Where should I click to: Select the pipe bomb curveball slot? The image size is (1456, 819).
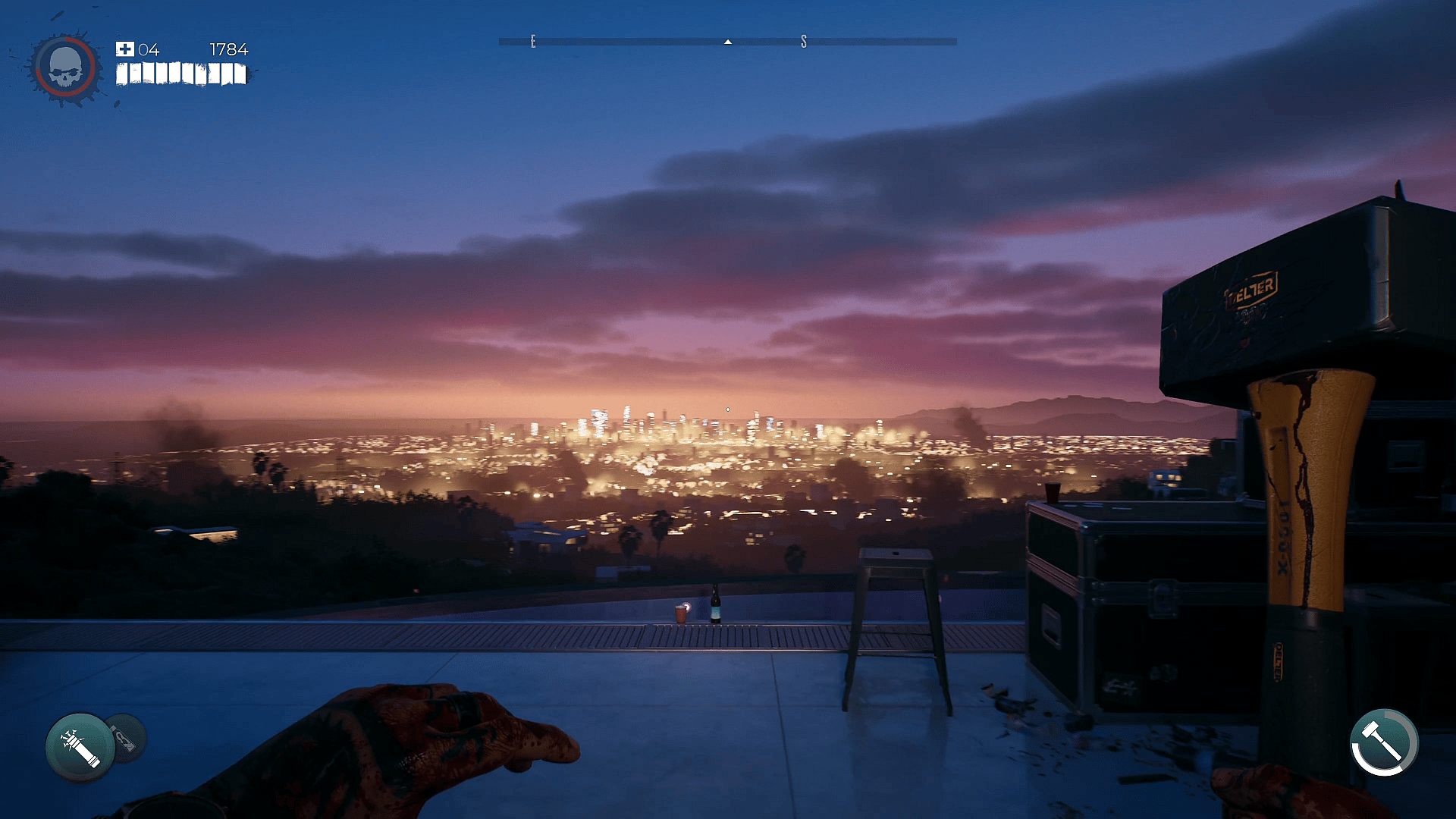pos(80,747)
